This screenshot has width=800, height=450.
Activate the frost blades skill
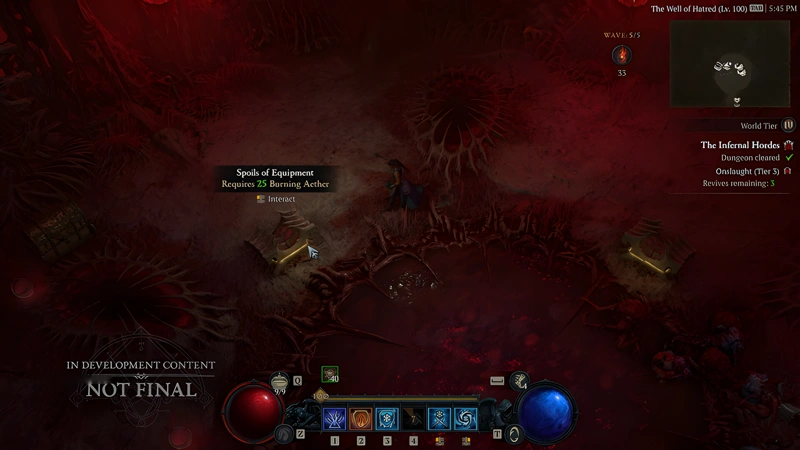click(x=440, y=419)
